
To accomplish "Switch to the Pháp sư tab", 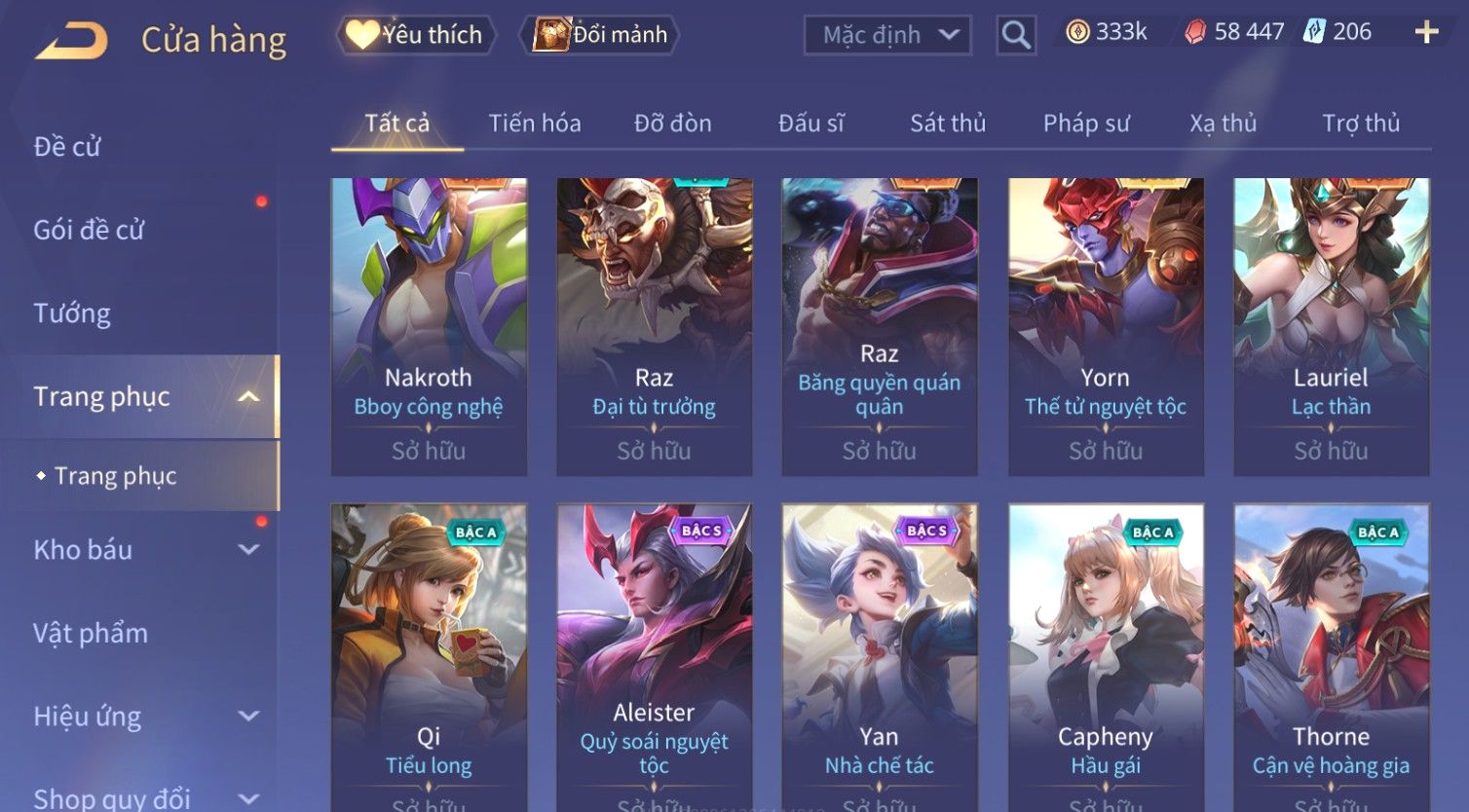I will click(x=1086, y=124).
